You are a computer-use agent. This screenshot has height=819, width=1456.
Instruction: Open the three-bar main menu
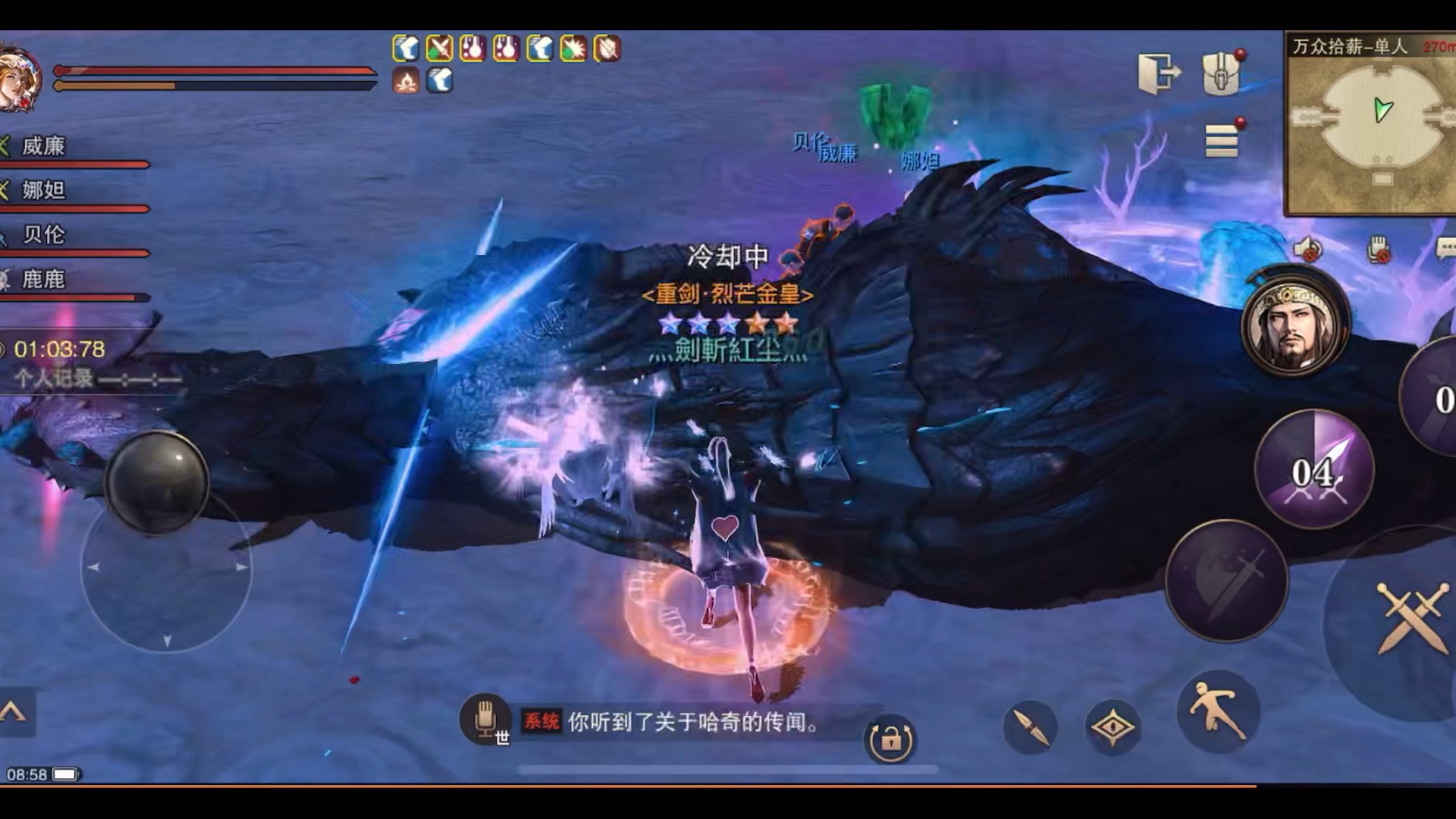(1221, 141)
